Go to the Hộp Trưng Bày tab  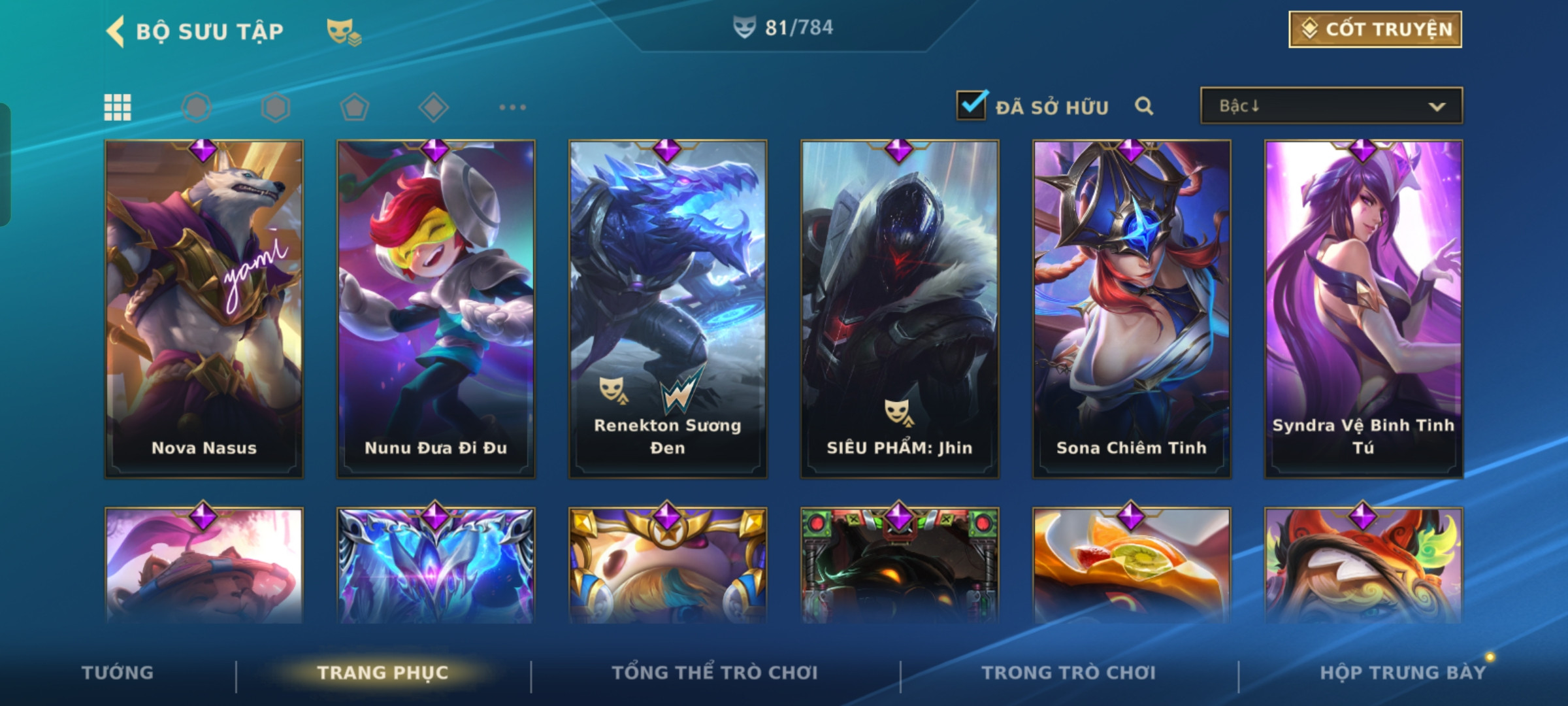click(1403, 673)
